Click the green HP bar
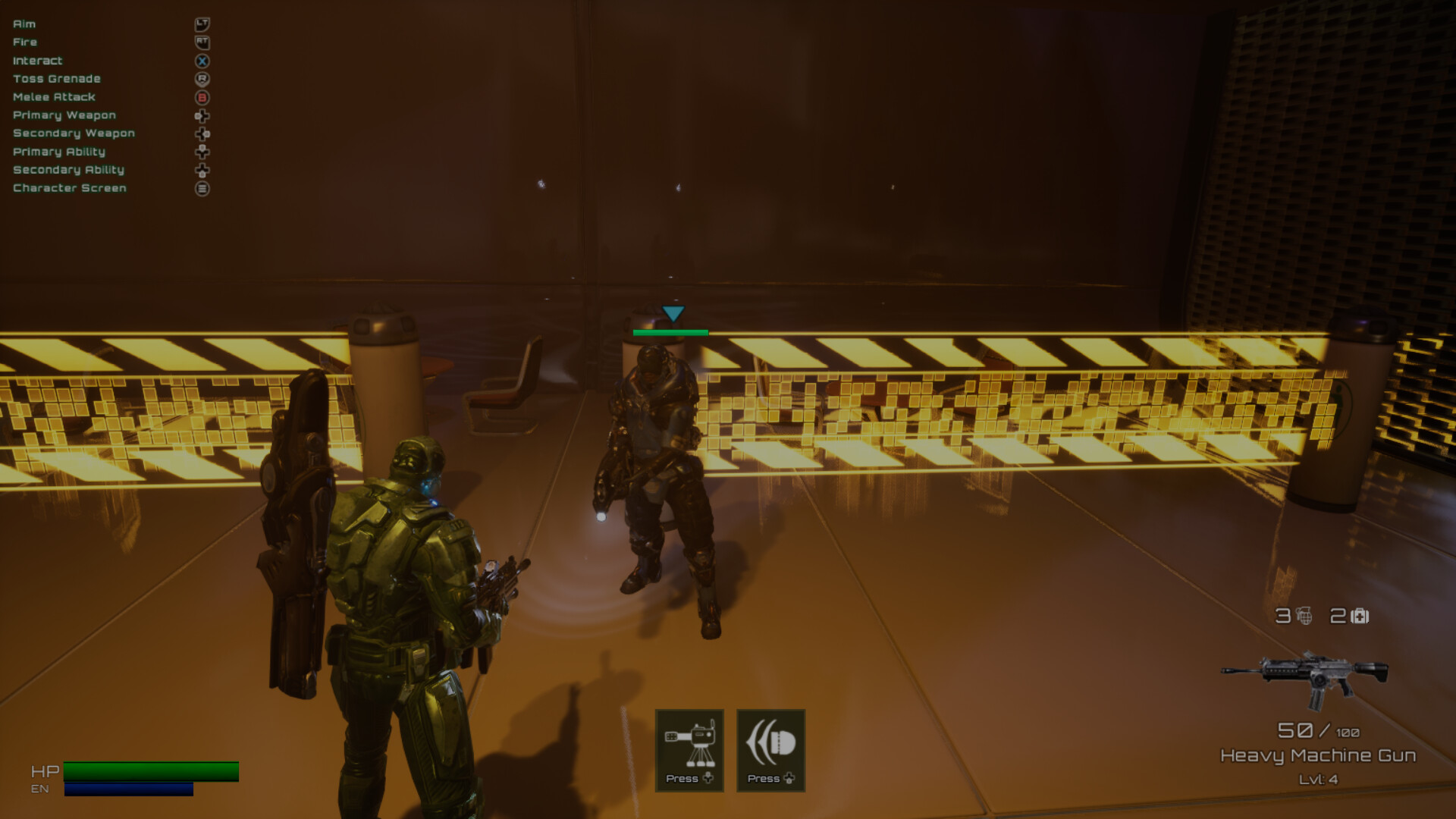Image resolution: width=1456 pixels, height=819 pixels. point(152,771)
